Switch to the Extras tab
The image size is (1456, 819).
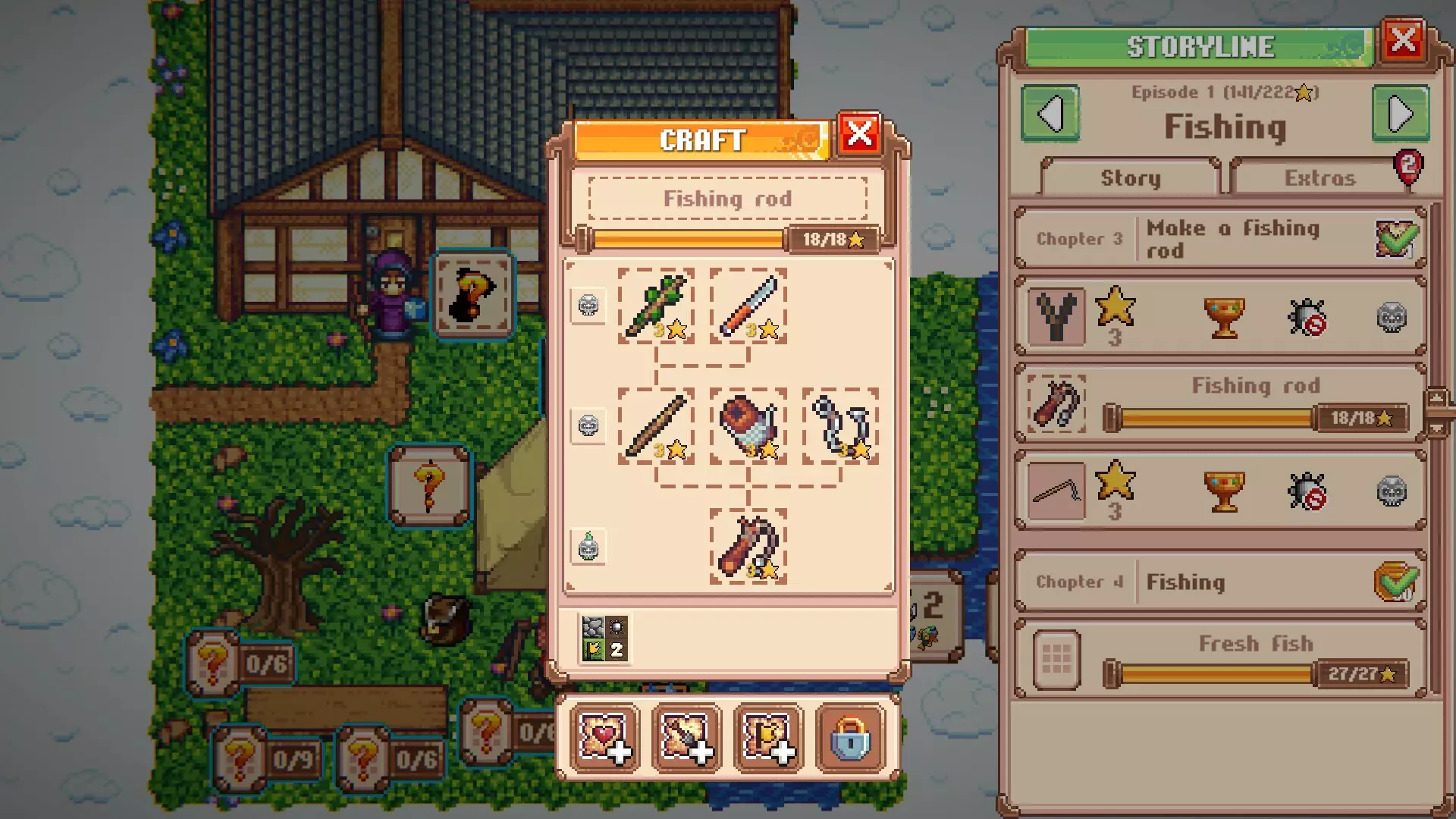pyautogui.click(x=1319, y=177)
